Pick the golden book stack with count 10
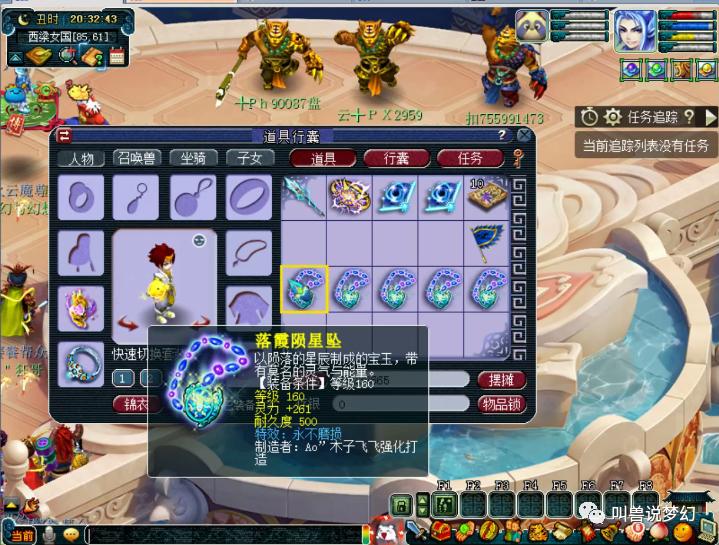Image resolution: width=719 pixels, height=545 pixels. [486, 196]
